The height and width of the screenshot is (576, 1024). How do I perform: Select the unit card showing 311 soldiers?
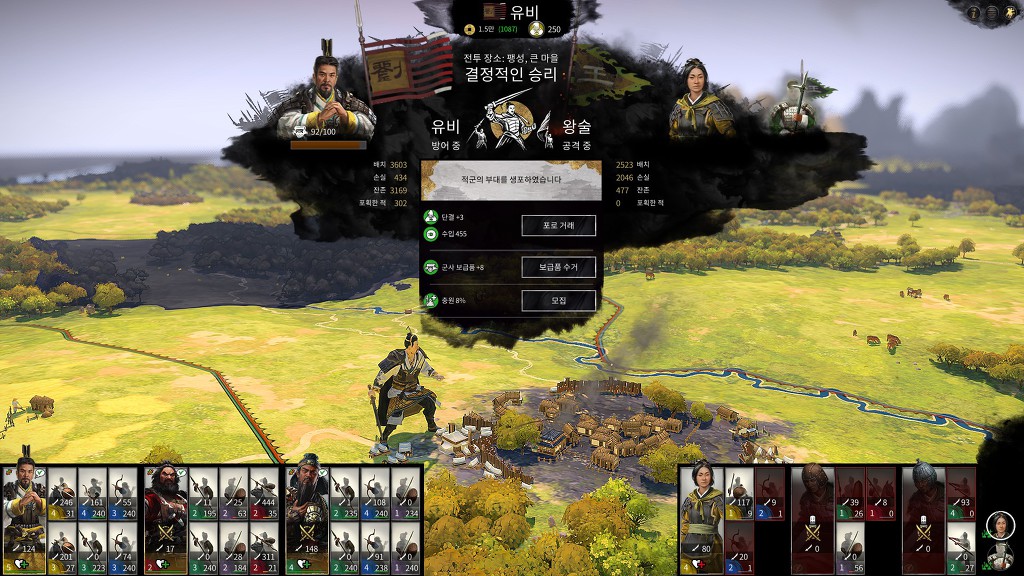pyautogui.click(x=263, y=544)
